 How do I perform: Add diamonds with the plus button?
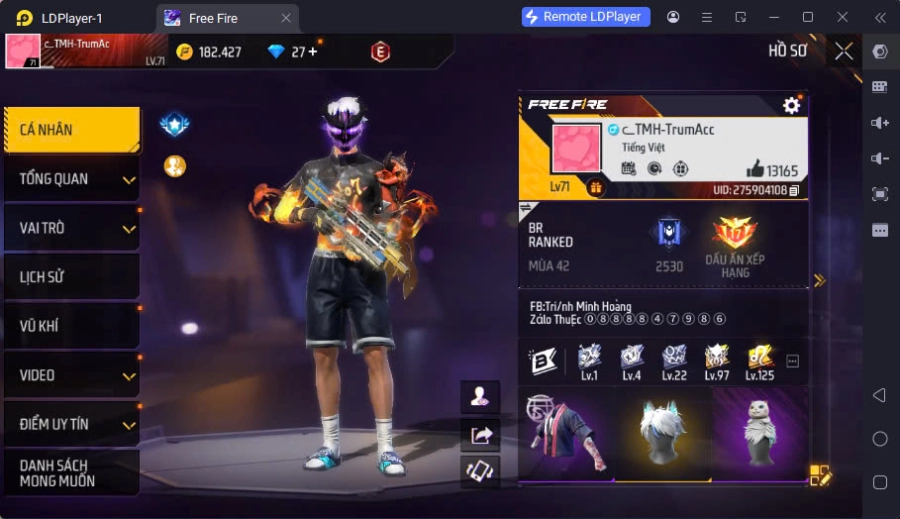coord(312,52)
